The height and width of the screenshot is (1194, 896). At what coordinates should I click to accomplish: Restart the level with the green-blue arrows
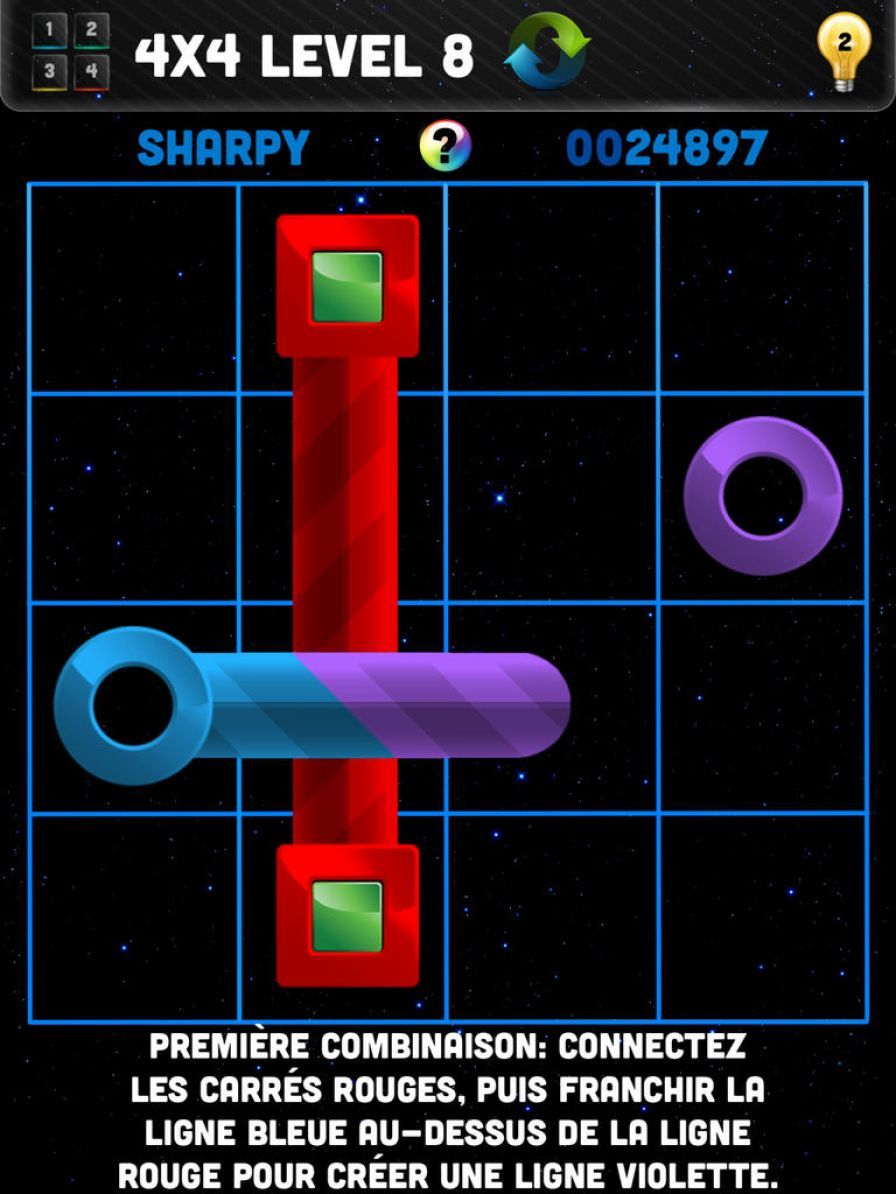pyautogui.click(x=547, y=50)
